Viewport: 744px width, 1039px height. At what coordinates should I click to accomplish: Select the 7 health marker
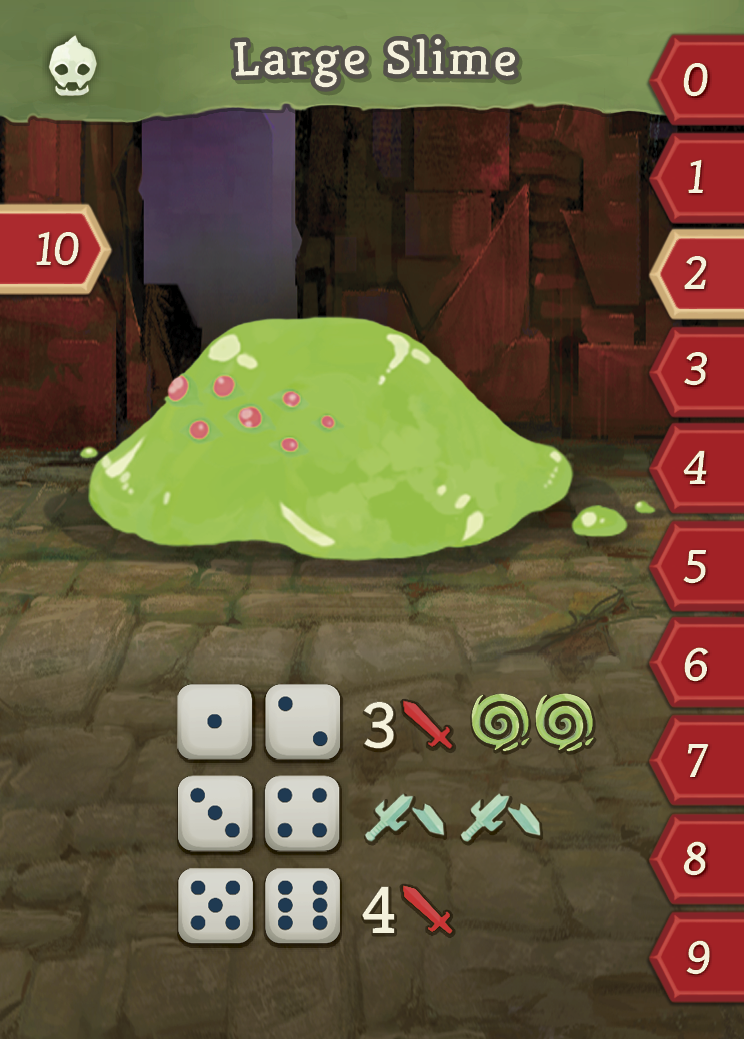[x=697, y=762]
